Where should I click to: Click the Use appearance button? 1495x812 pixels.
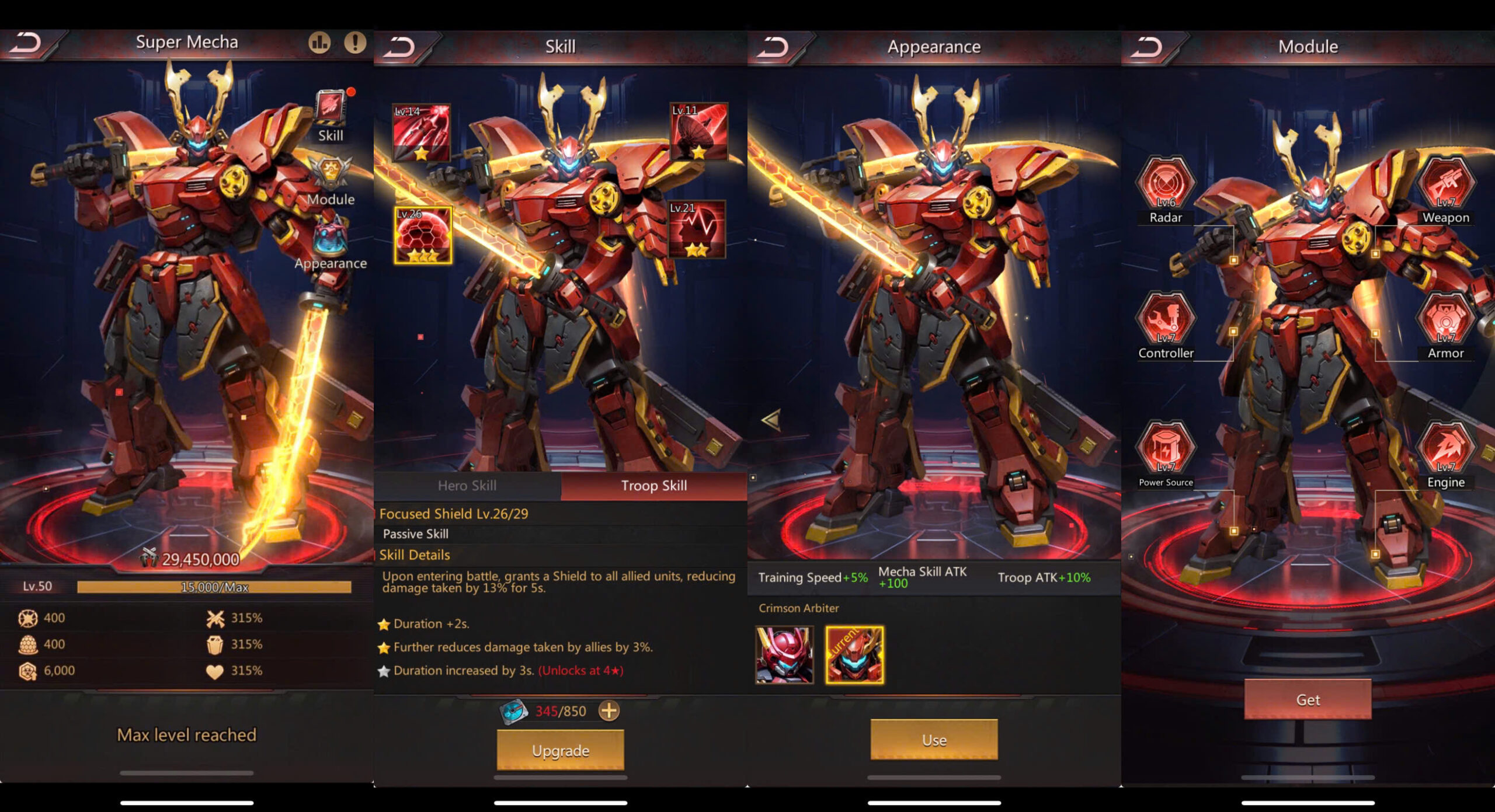click(934, 740)
